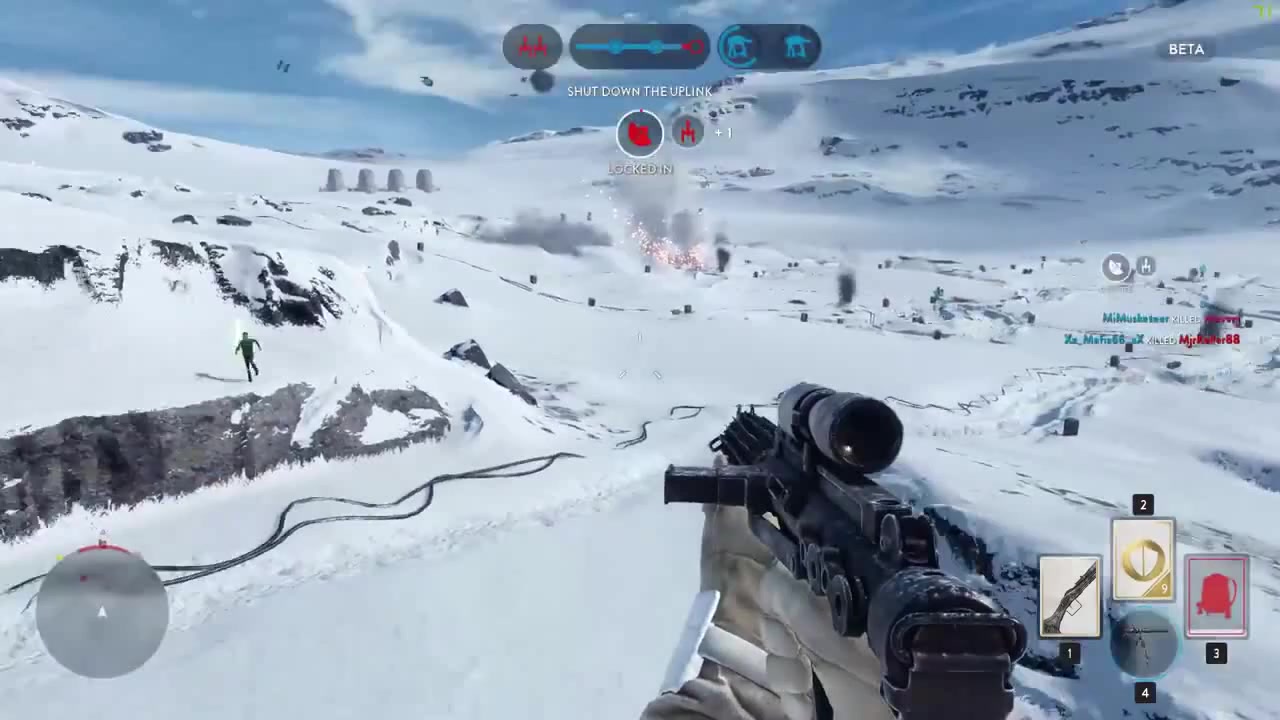Choose the round weapon icon above slot 4
The width and height of the screenshot is (1280, 720).
(1144, 644)
